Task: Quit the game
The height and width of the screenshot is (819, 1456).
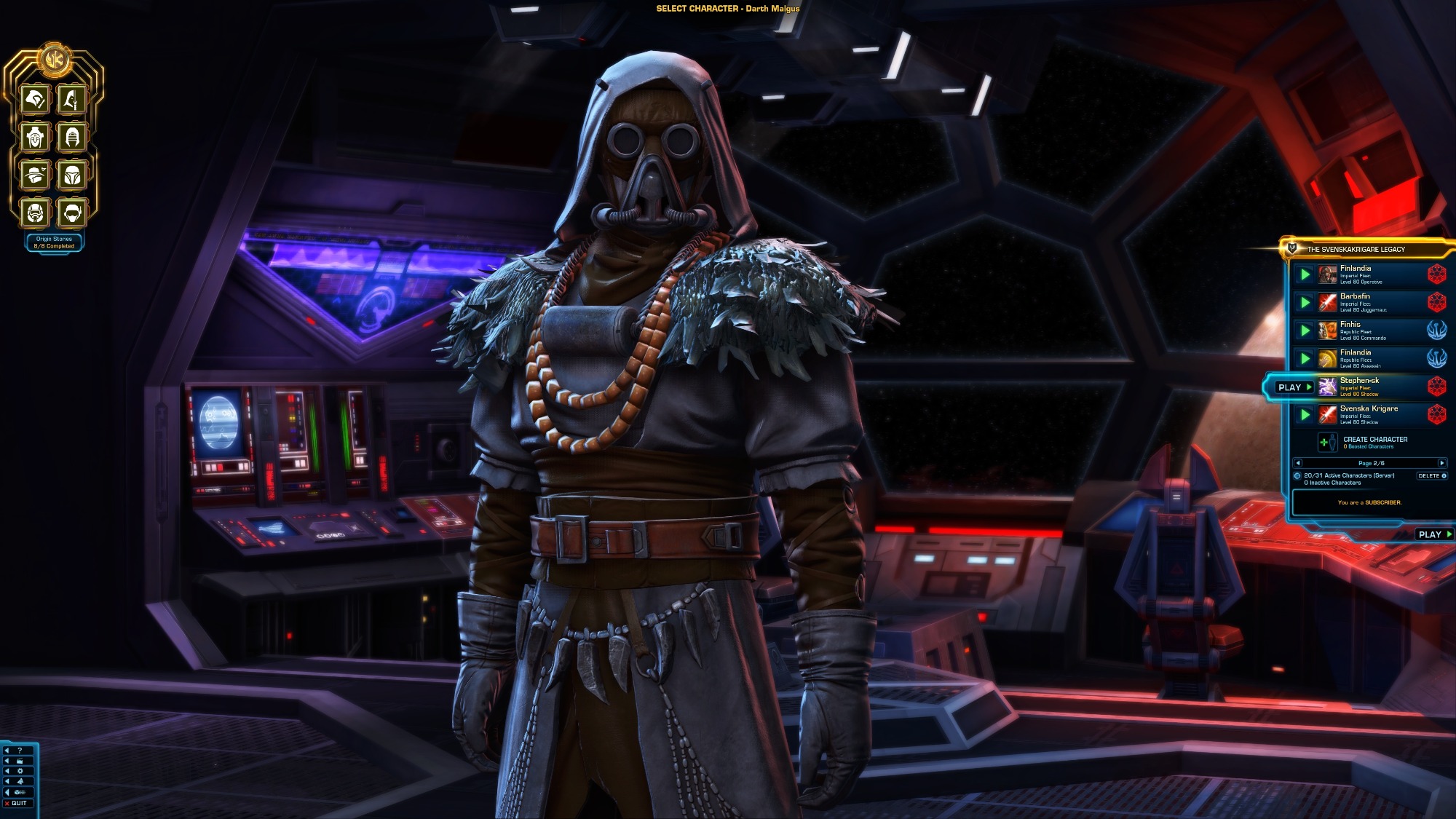Action: pyautogui.click(x=16, y=803)
